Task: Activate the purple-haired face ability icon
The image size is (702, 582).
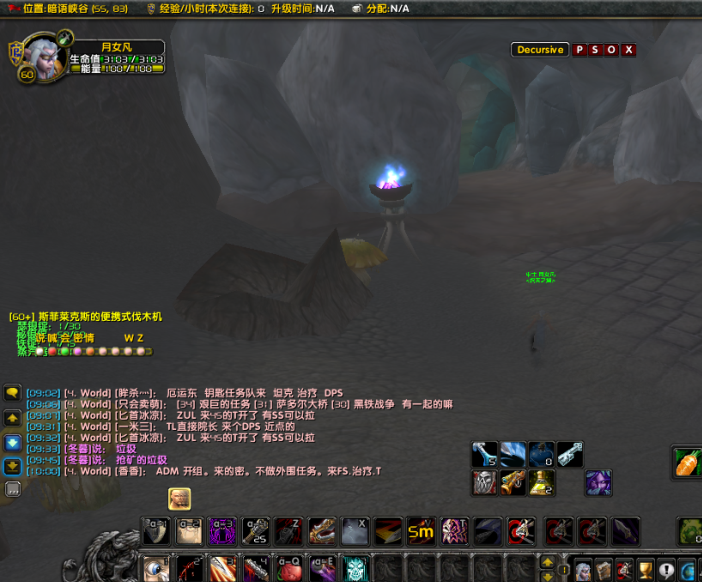Action: [598, 483]
